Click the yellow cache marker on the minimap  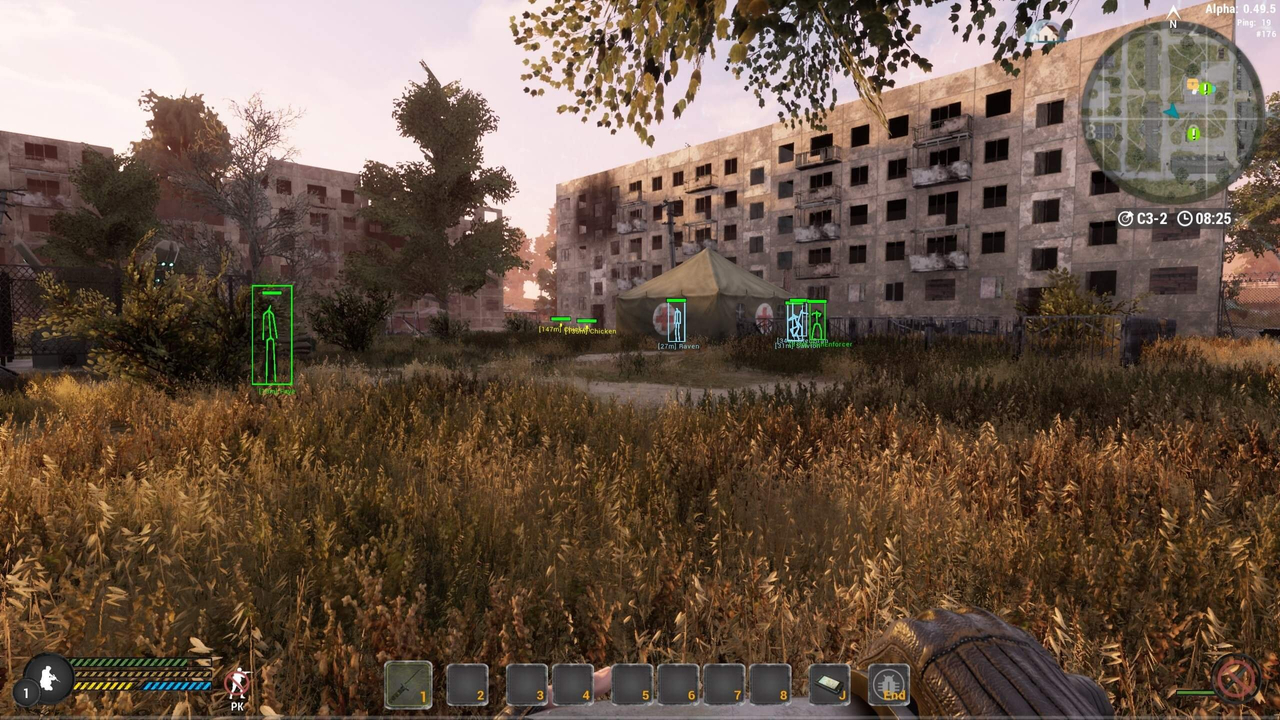pyautogui.click(x=1192, y=84)
